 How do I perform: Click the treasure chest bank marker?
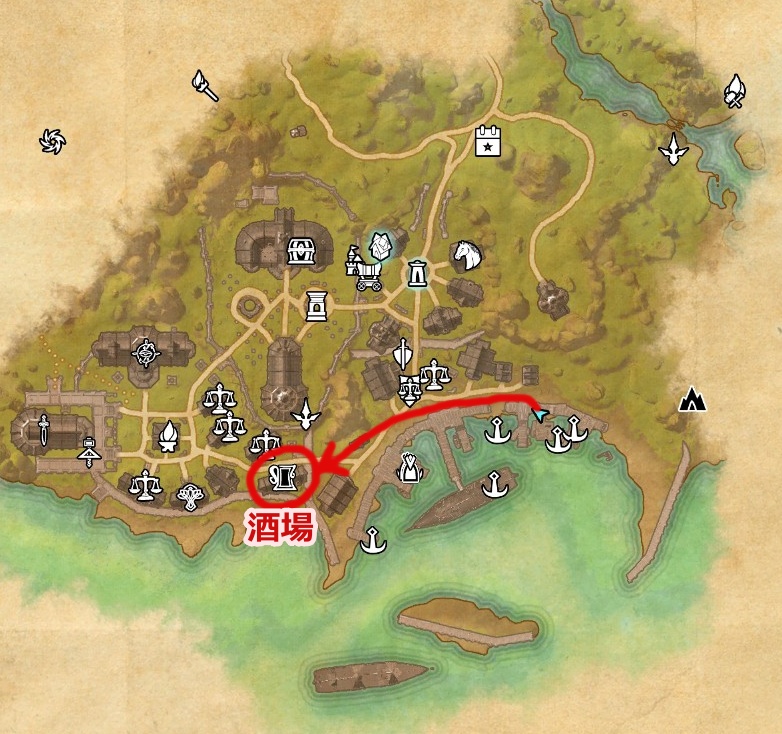click(300, 250)
